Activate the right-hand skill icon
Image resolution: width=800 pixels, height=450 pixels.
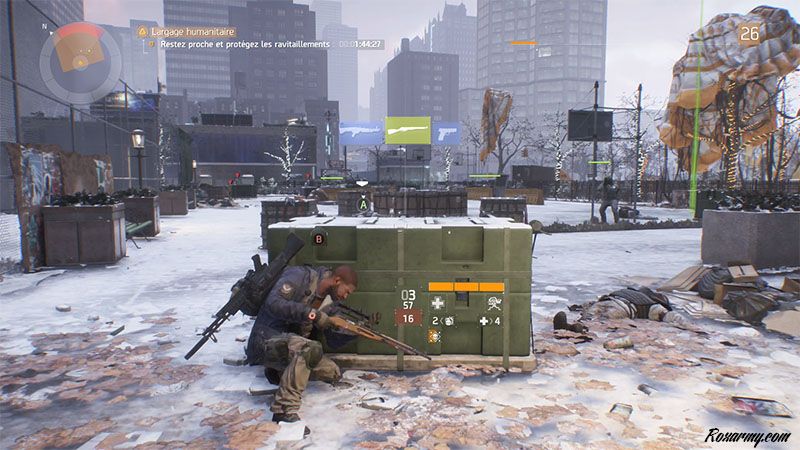(x=493, y=302)
